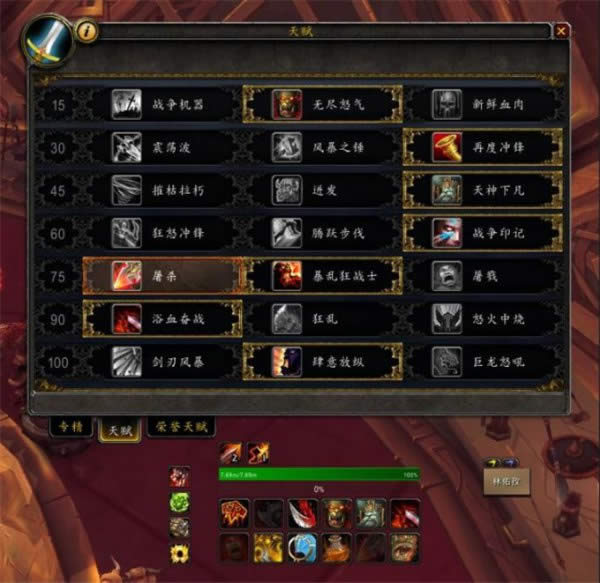Select the 暴乱狂战士 talent
This screenshot has height=583, width=600.
[323, 276]
